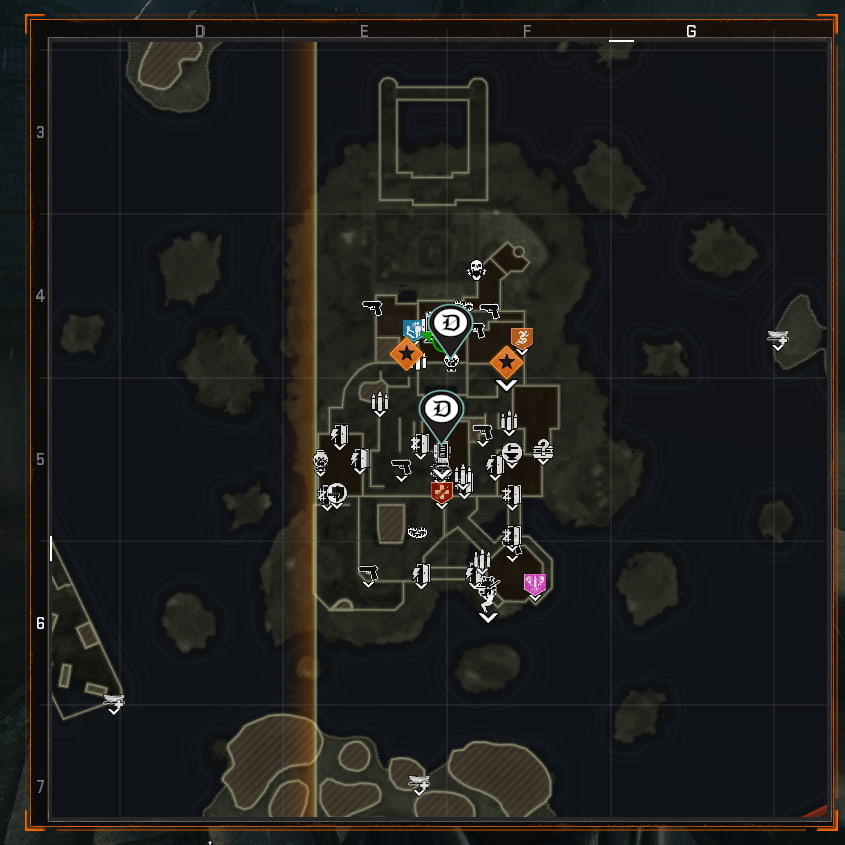
Task: Select the plane marker on the southern island
Action: tap(421, 781)
